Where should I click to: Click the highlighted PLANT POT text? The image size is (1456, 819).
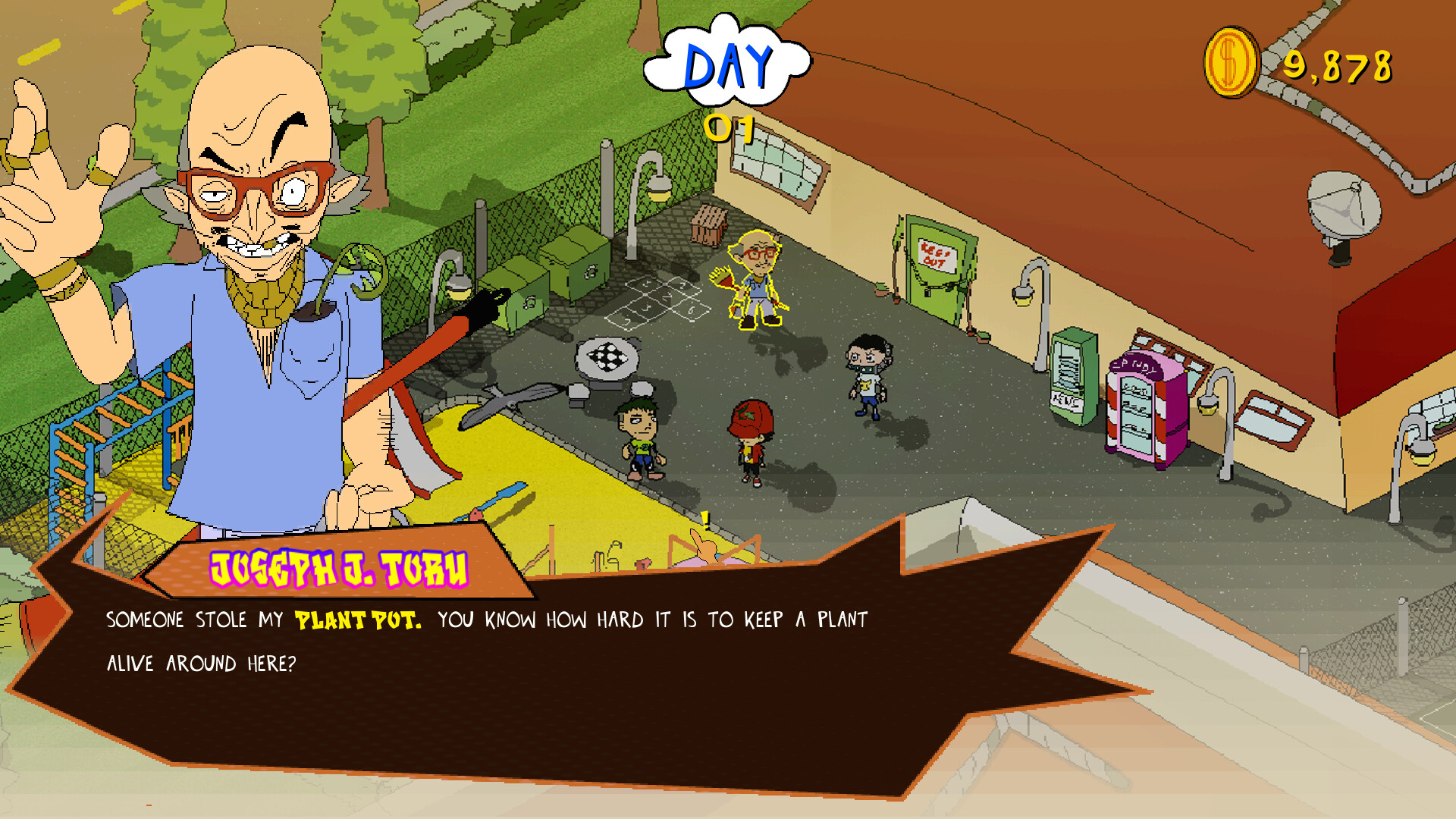pyautogui.click(x=355, y=619)
